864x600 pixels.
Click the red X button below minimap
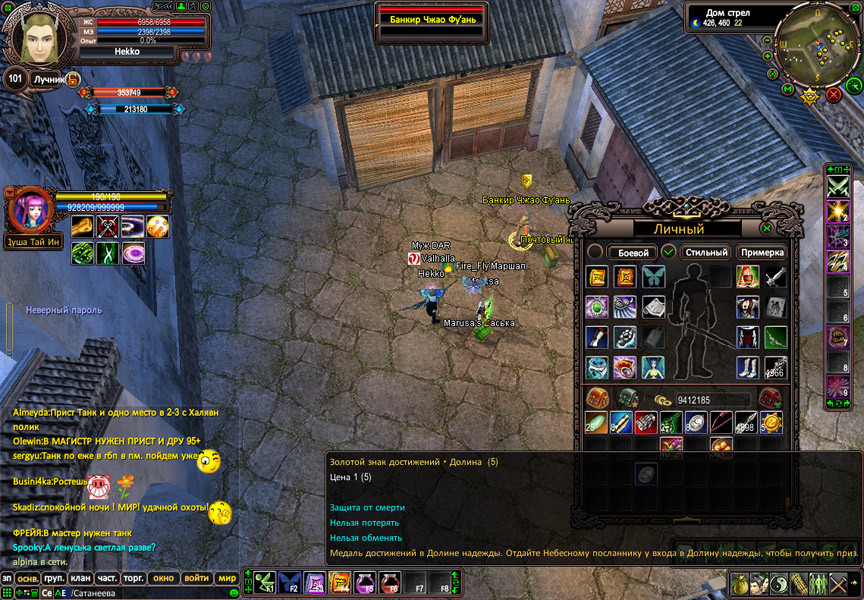(834, 95)
